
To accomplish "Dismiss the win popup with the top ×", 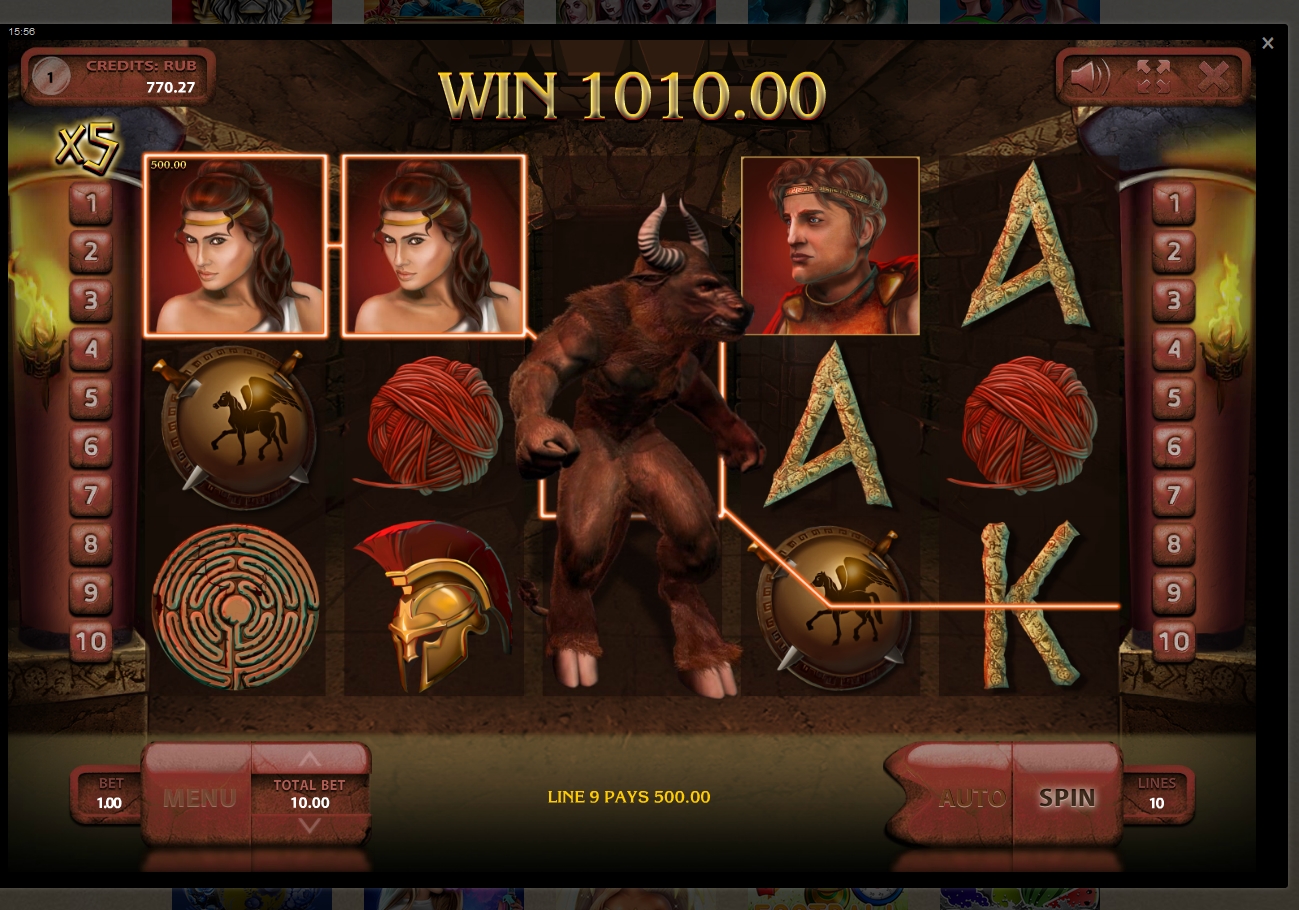I will click(x=1267, y=42).
